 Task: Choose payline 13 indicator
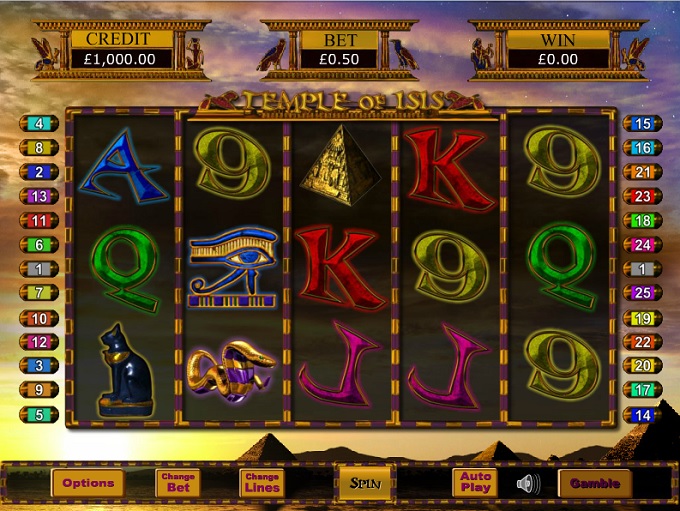tap(39, 196)
